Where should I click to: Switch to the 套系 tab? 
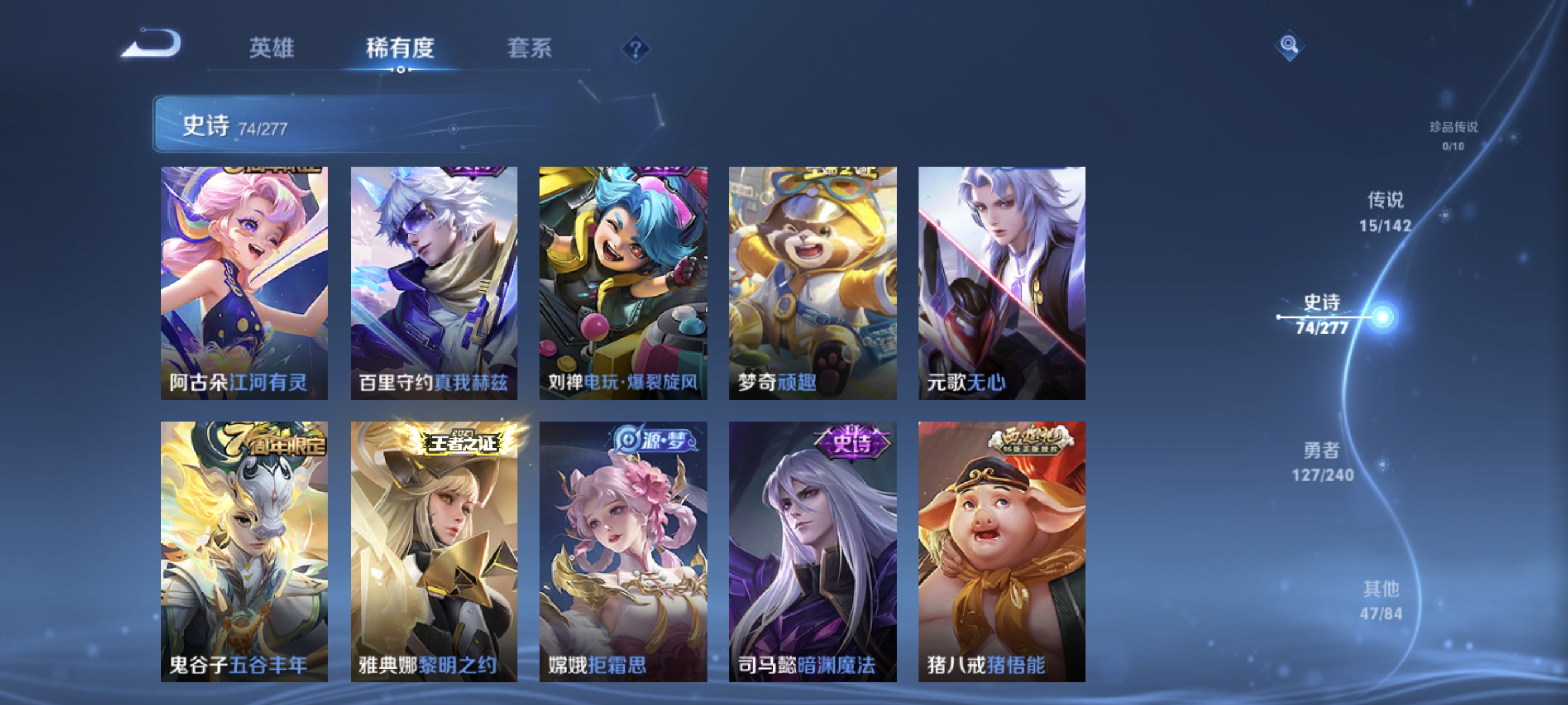pos(531,49)
